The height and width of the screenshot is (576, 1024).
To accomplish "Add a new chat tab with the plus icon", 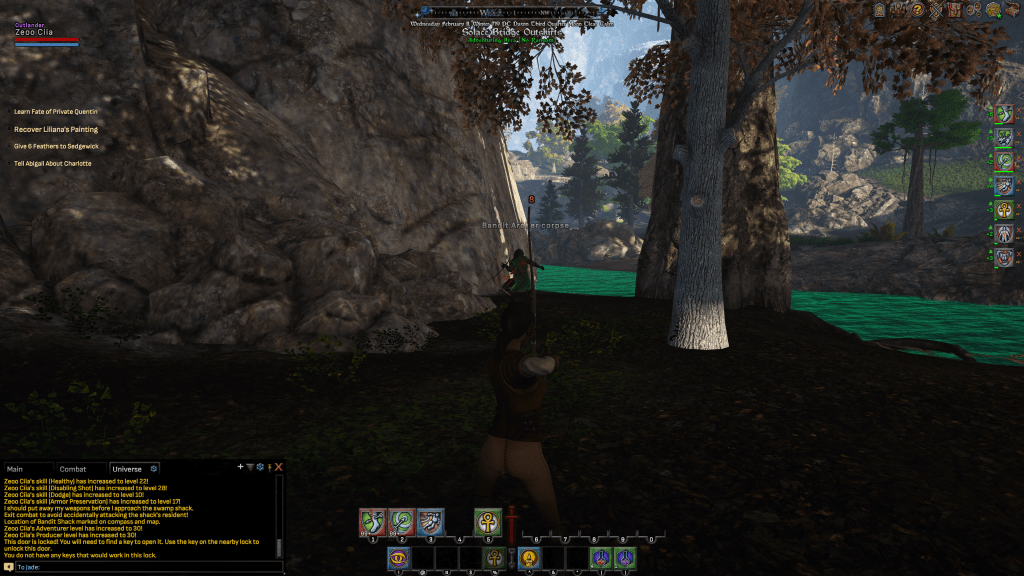I will tap(240, 467).
